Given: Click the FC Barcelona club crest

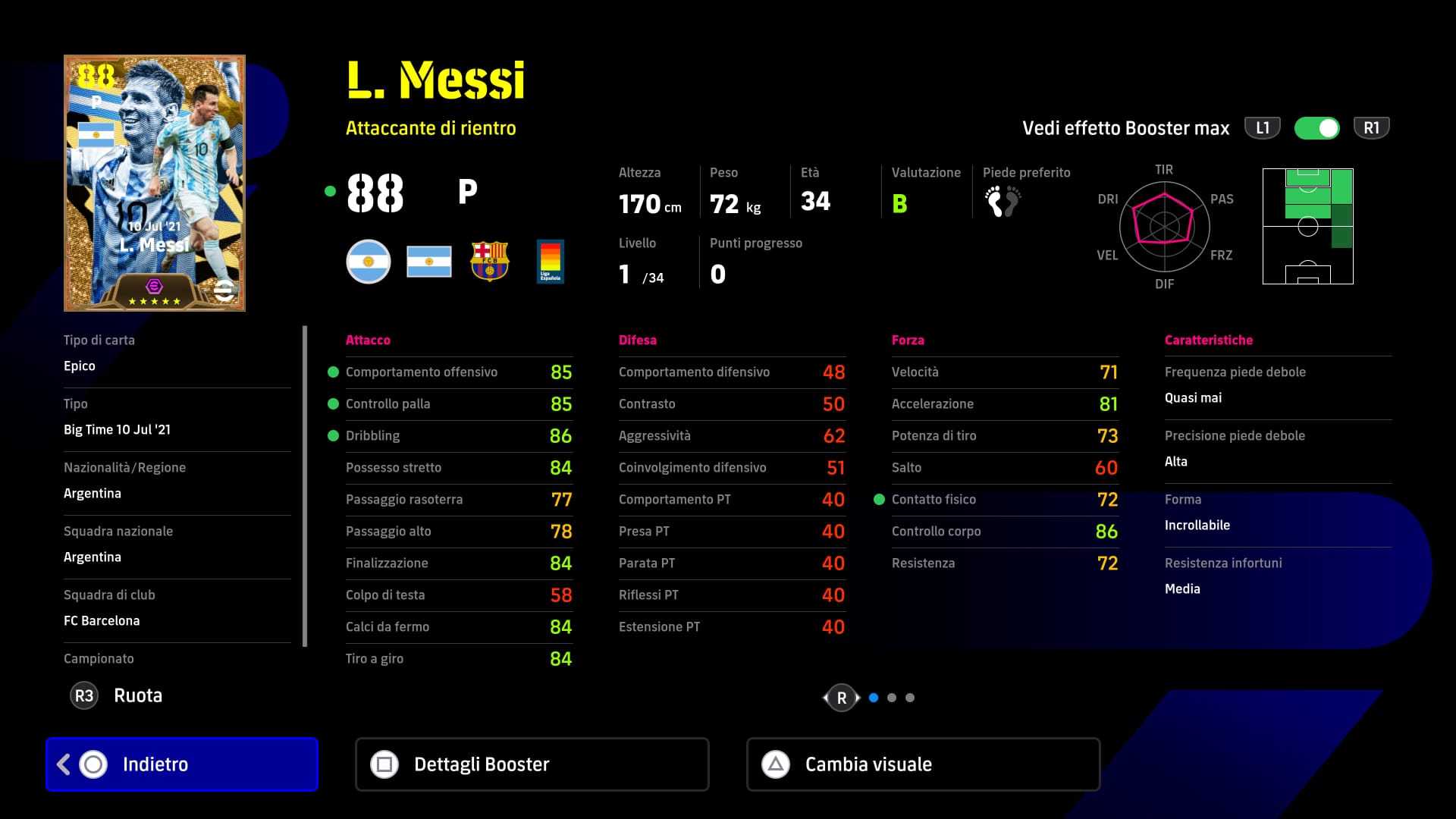Looking at the screenshot, I should 490,262.
